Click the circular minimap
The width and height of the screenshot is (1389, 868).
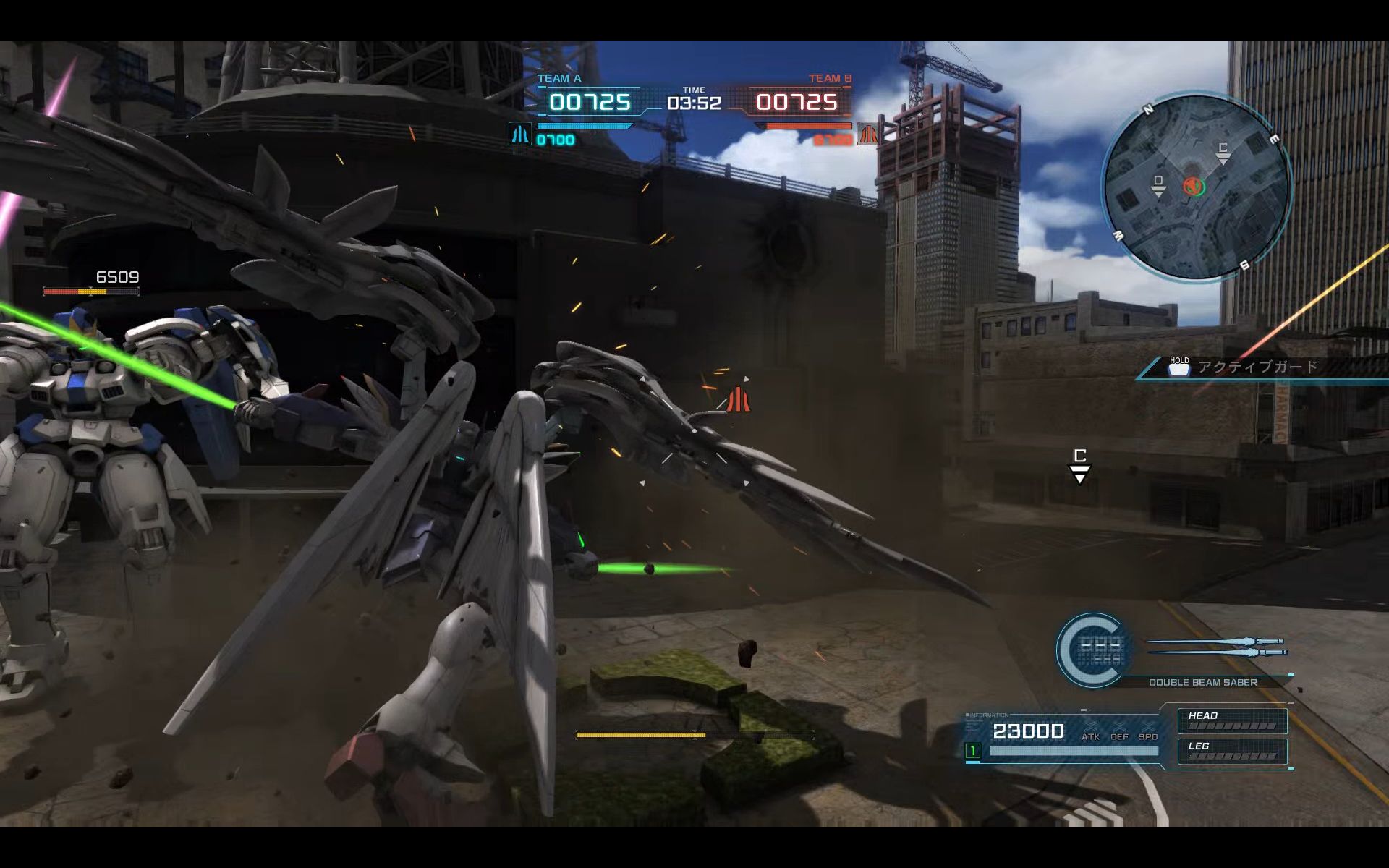click(x=1196, y=187)
